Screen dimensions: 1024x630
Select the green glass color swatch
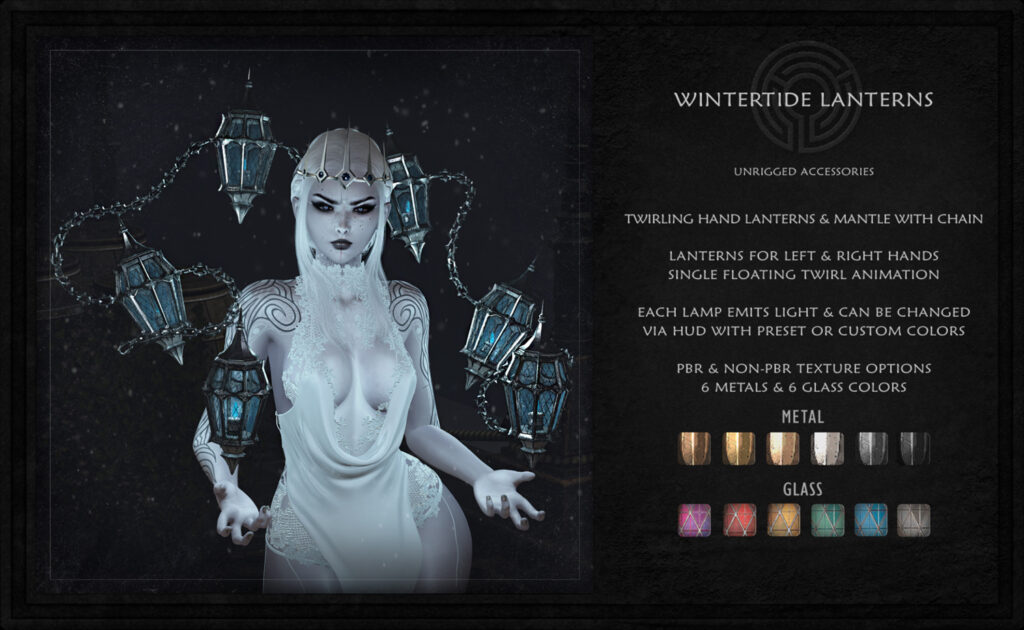[x=827, y=519]
